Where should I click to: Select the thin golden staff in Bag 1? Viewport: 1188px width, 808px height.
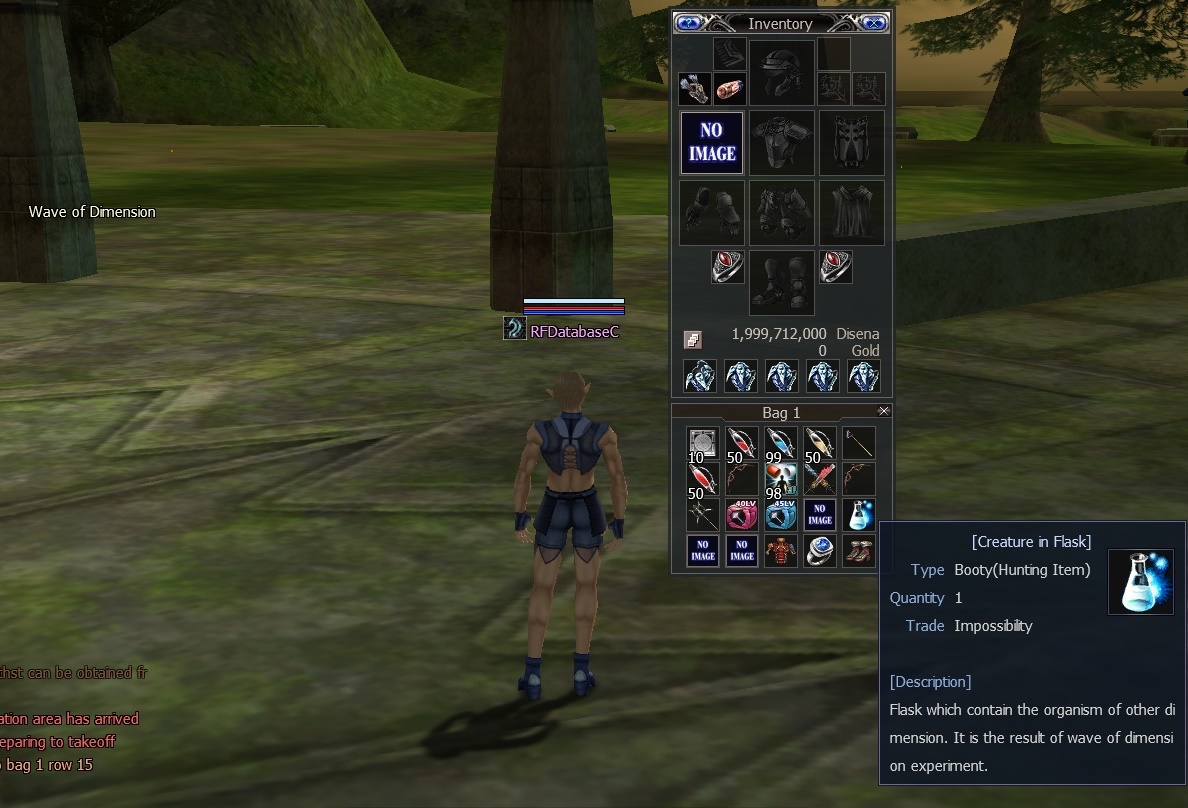859,442
